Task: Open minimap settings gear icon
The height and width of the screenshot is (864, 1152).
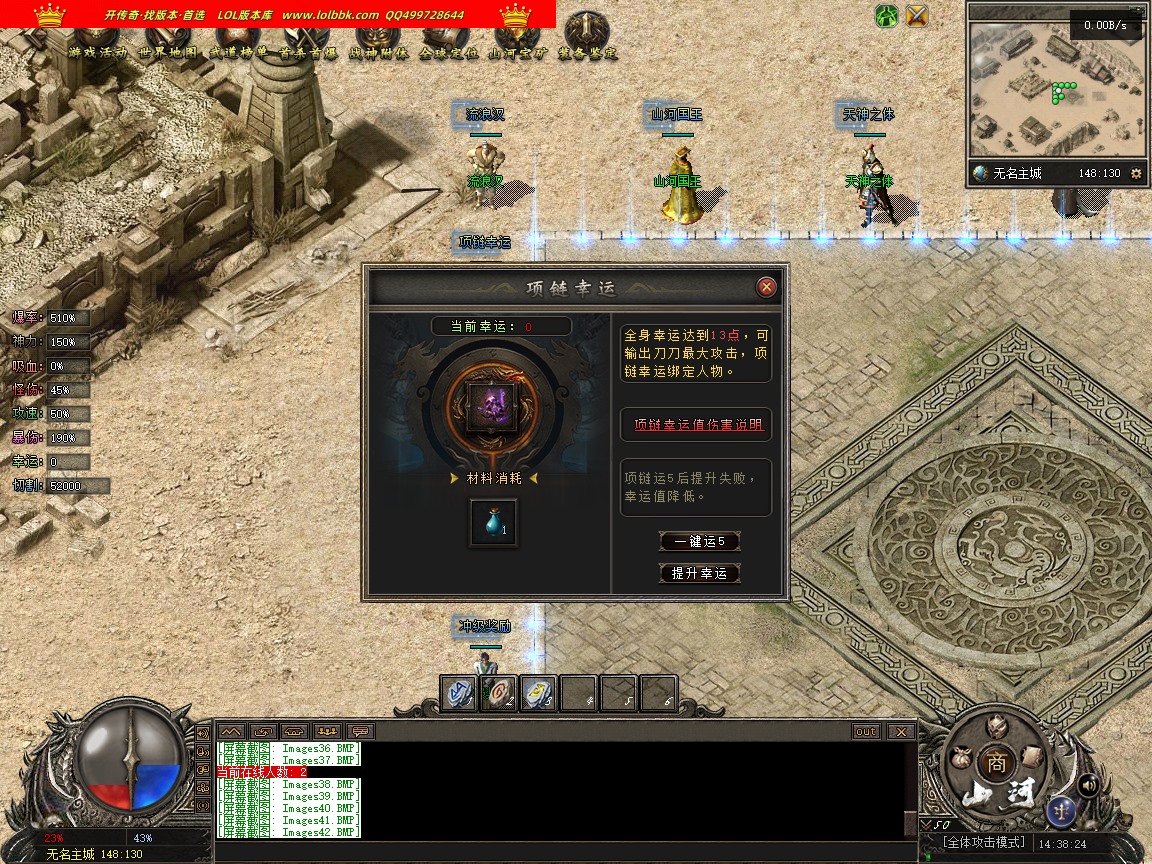Action: [x=1136, y=173]
